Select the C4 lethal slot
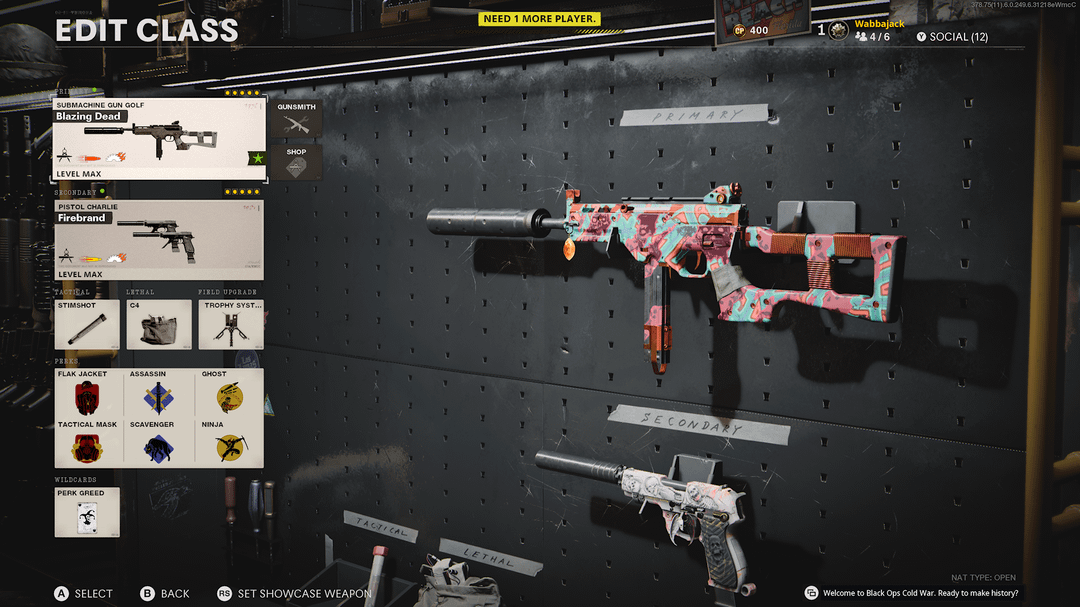Screen dimensions: 1080x607 tap(159, 324)
